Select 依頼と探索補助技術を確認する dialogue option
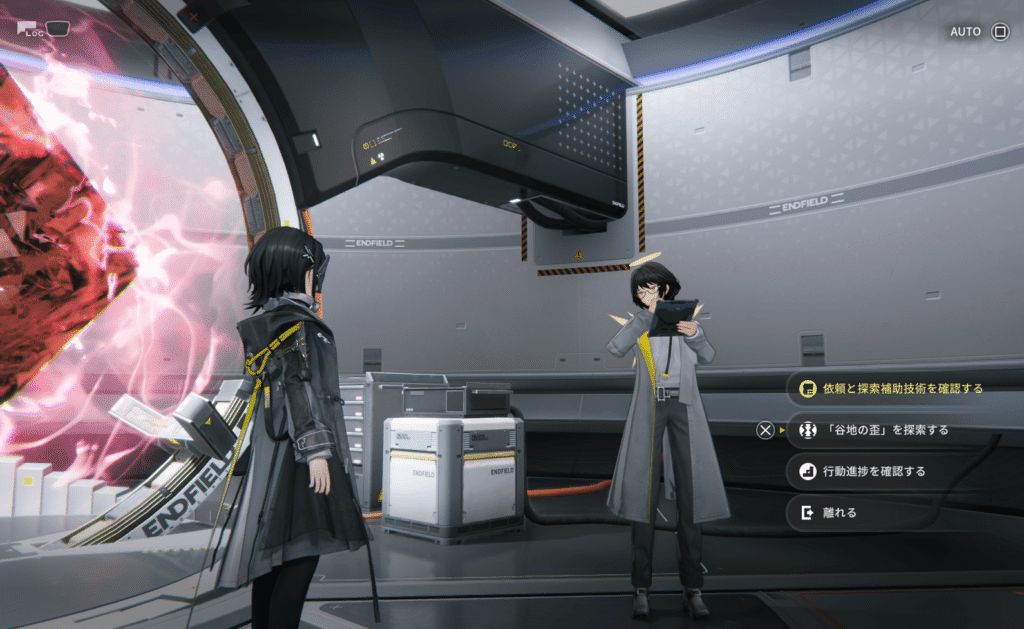 902,388
